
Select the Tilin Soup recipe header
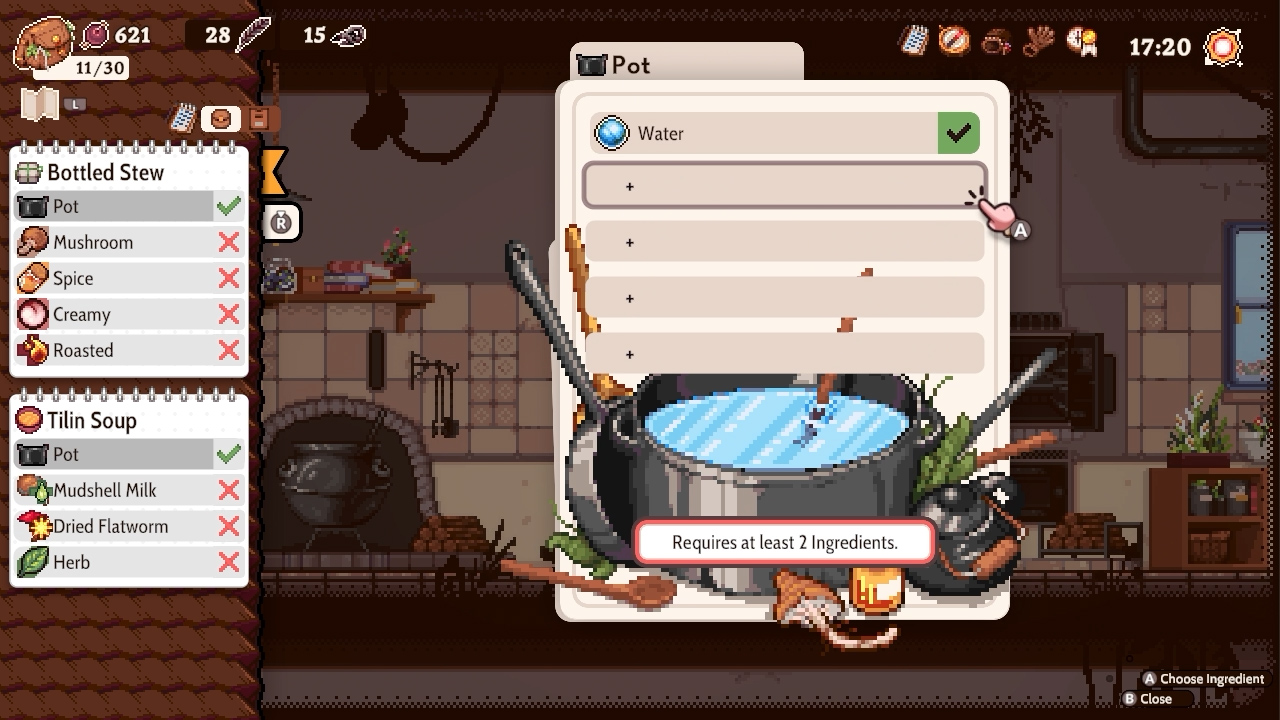[x=92, y=420]
